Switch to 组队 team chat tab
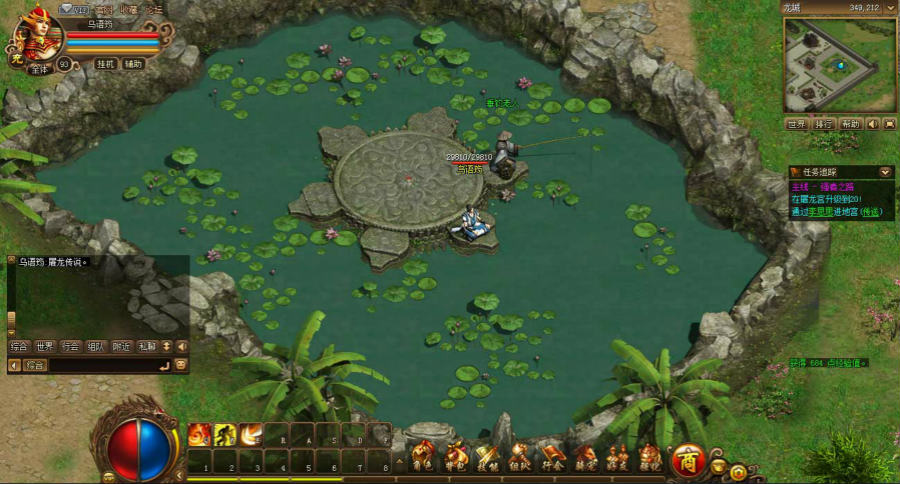 pos(96,346)
